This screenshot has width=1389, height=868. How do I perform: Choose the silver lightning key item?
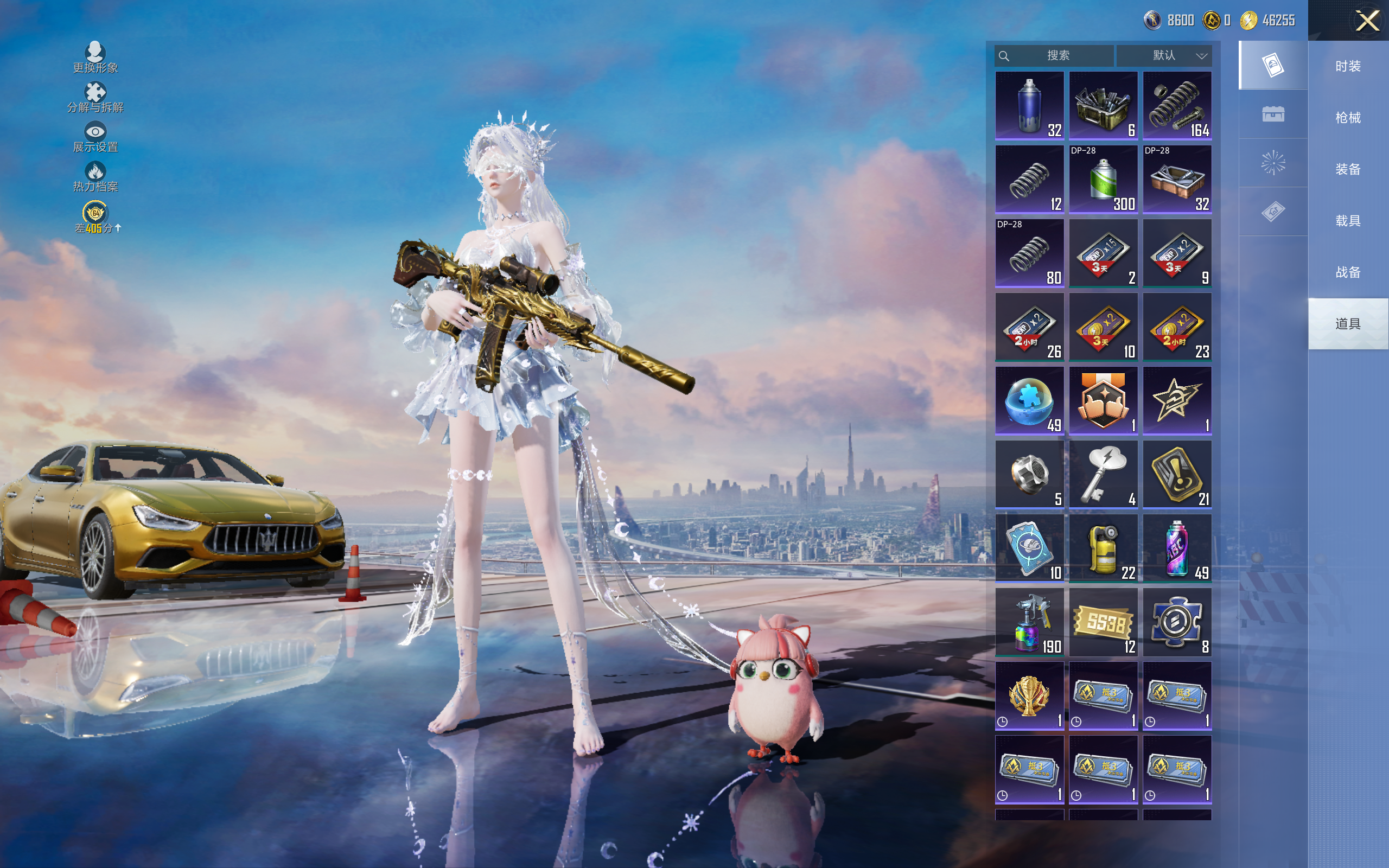[1103, 475]
